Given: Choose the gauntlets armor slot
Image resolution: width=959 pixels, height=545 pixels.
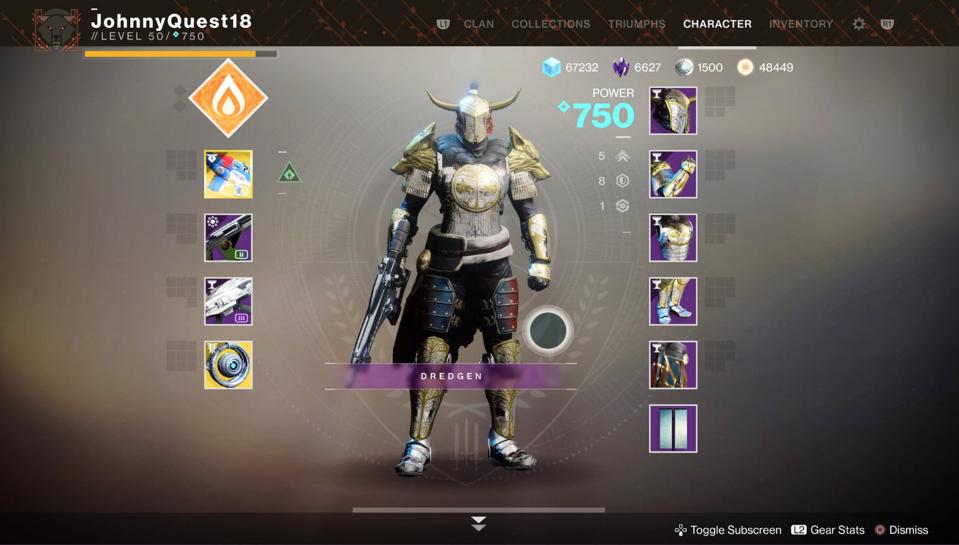Looking at the screenshot, I should [673, 174].
